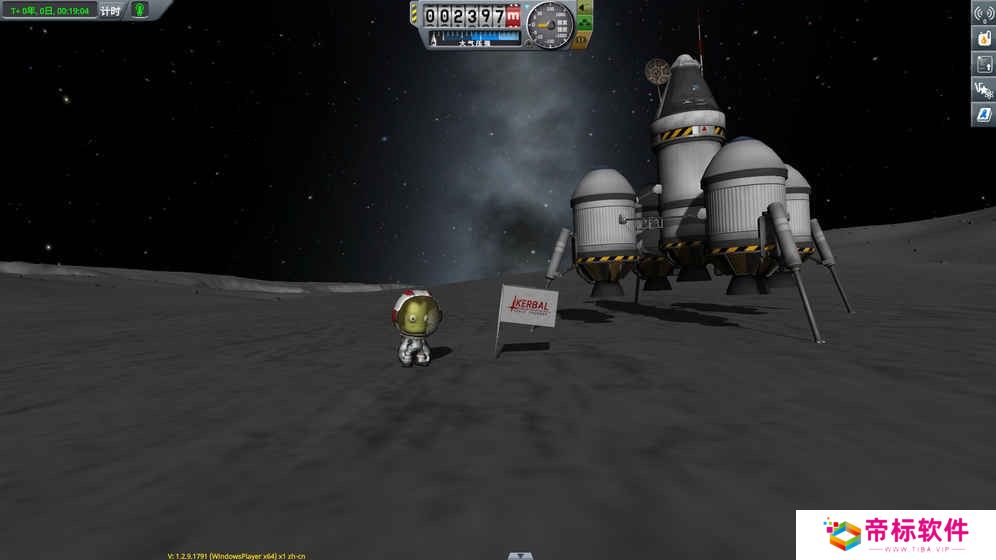996x560 pixels.
Task: Toggle the mission time mode label 计时
Action: (x=110, y=10)
